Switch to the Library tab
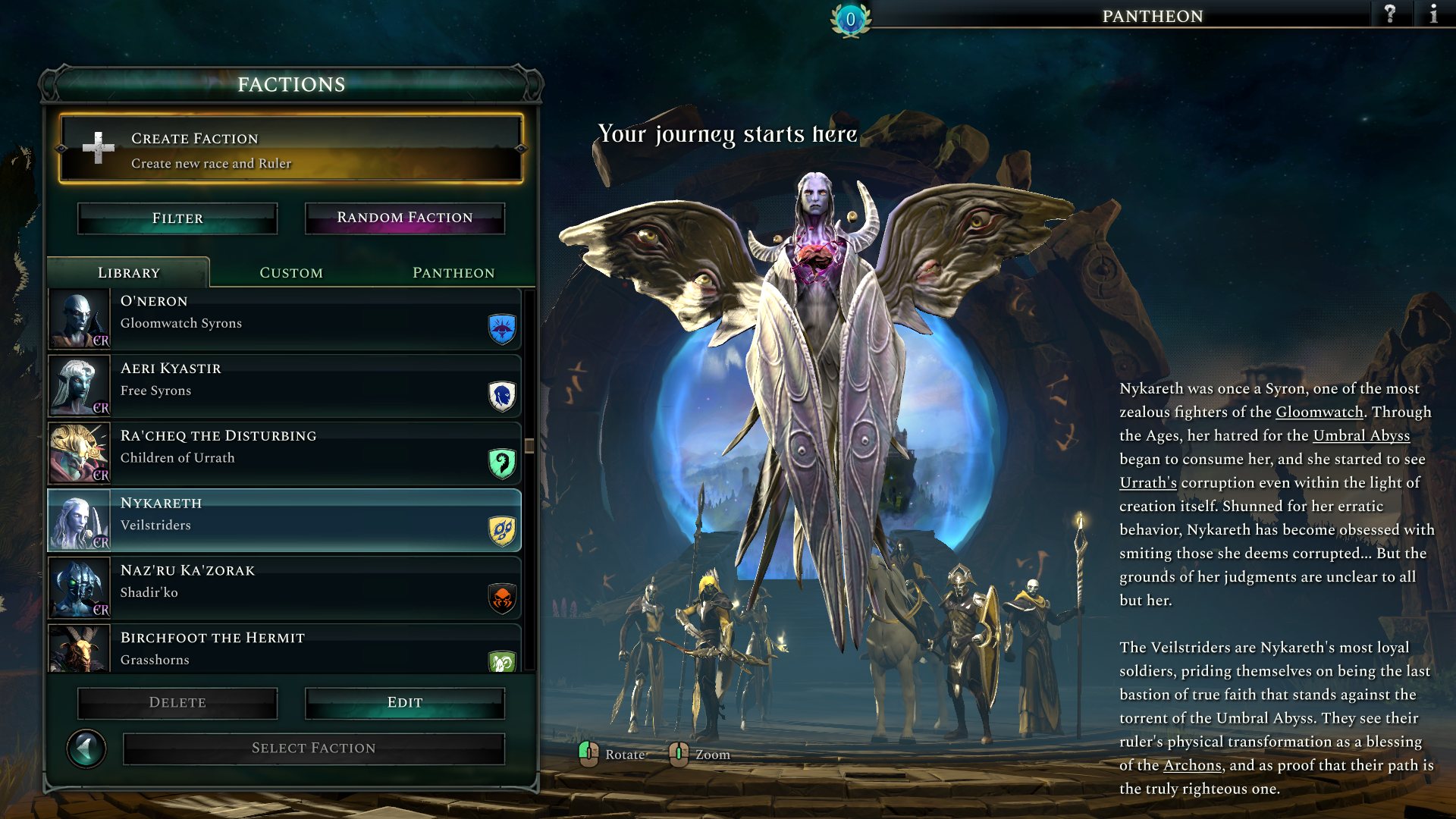 129,273
